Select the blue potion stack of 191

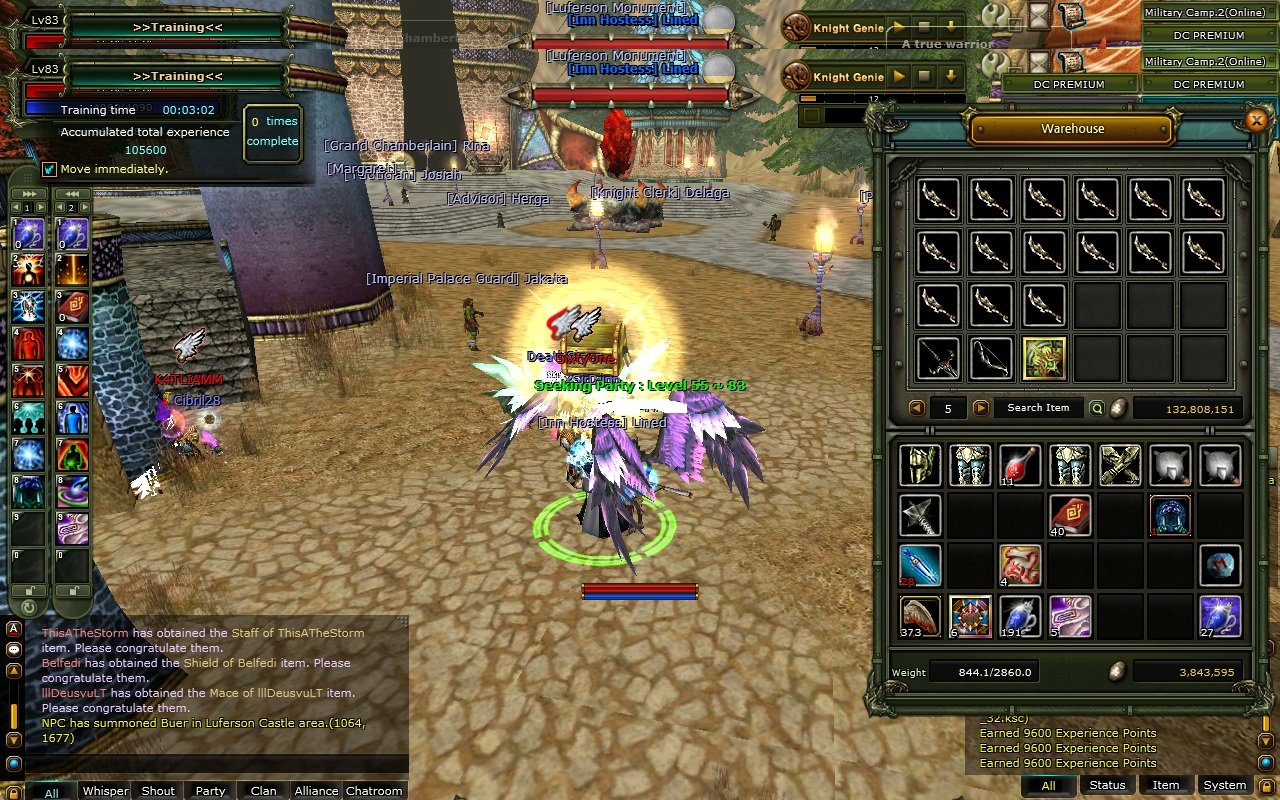1020,616
